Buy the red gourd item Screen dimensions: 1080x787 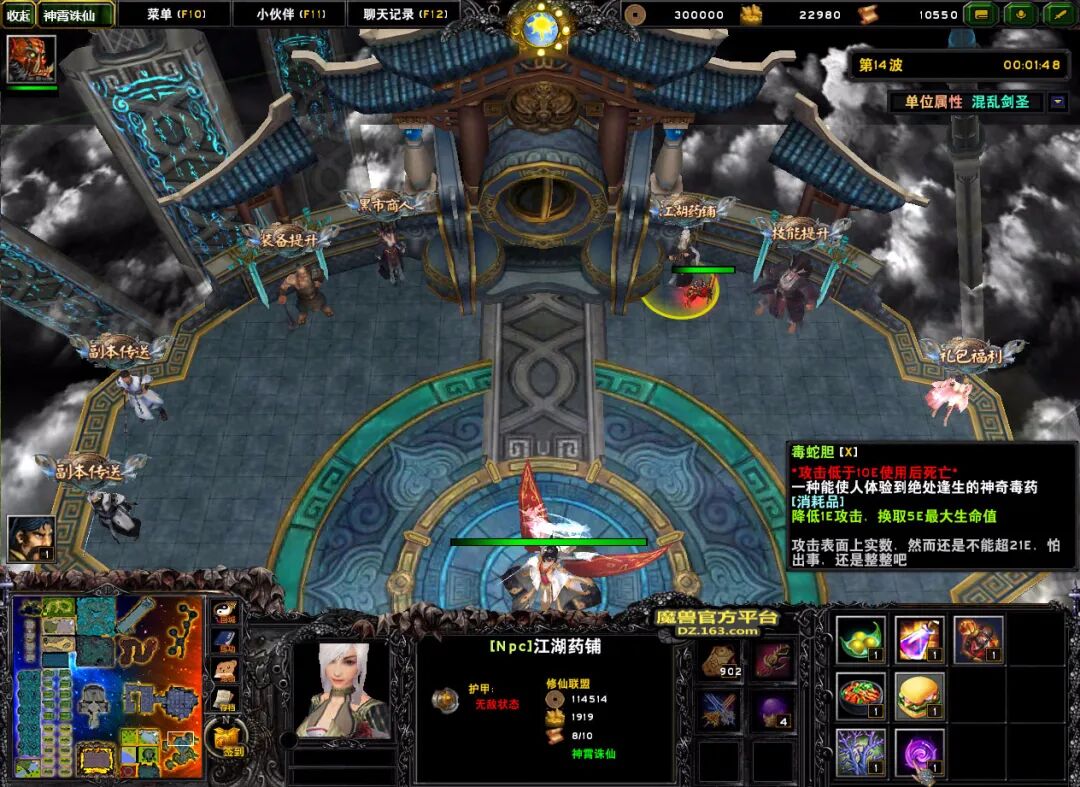(978, 640)
